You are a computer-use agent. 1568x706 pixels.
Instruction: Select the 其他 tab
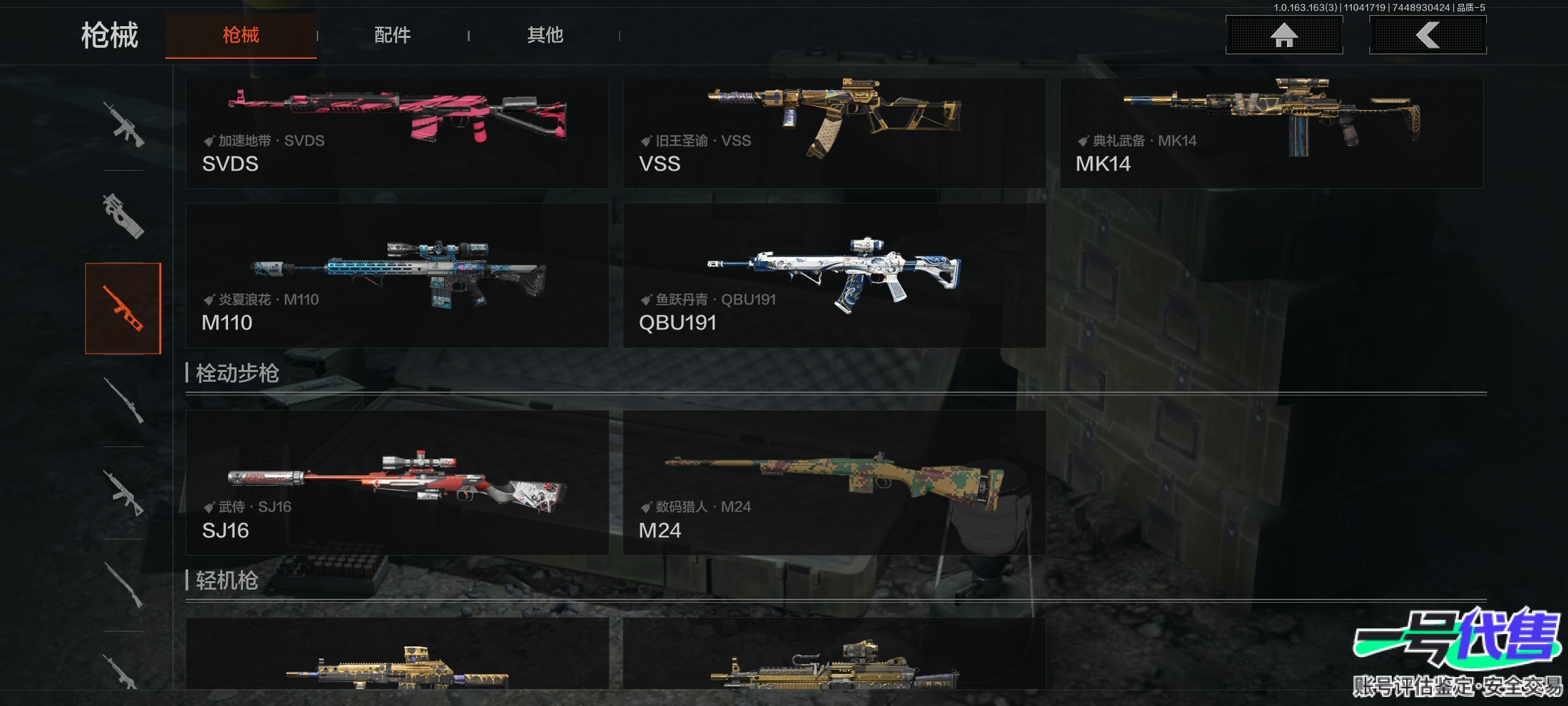[545, 35]
